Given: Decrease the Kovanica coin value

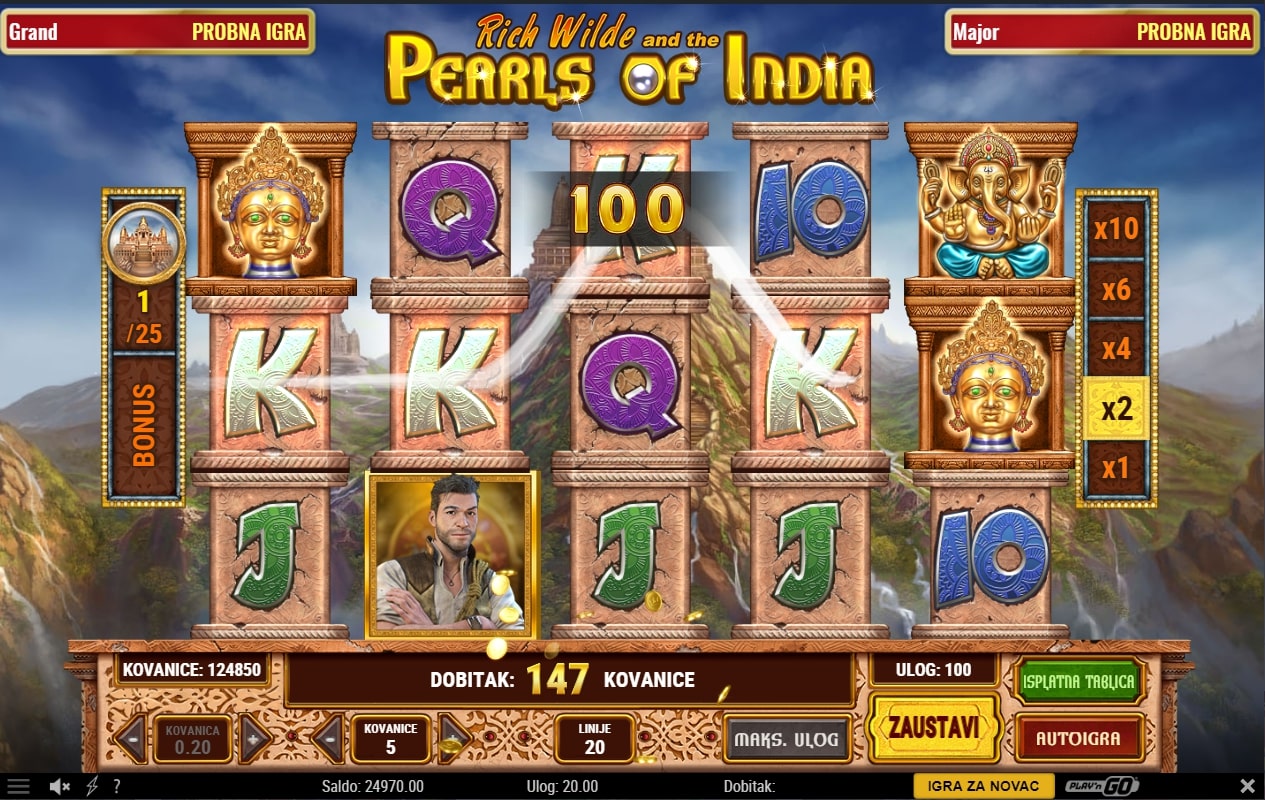Looking at the screenshot, I should (x=131, y=740).
